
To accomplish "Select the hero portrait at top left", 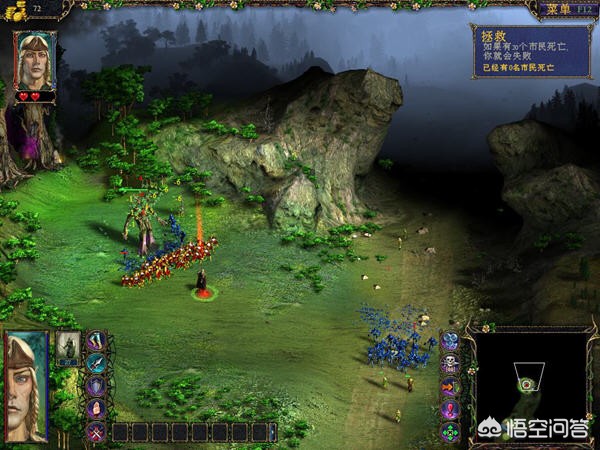I will click(35, 60).
